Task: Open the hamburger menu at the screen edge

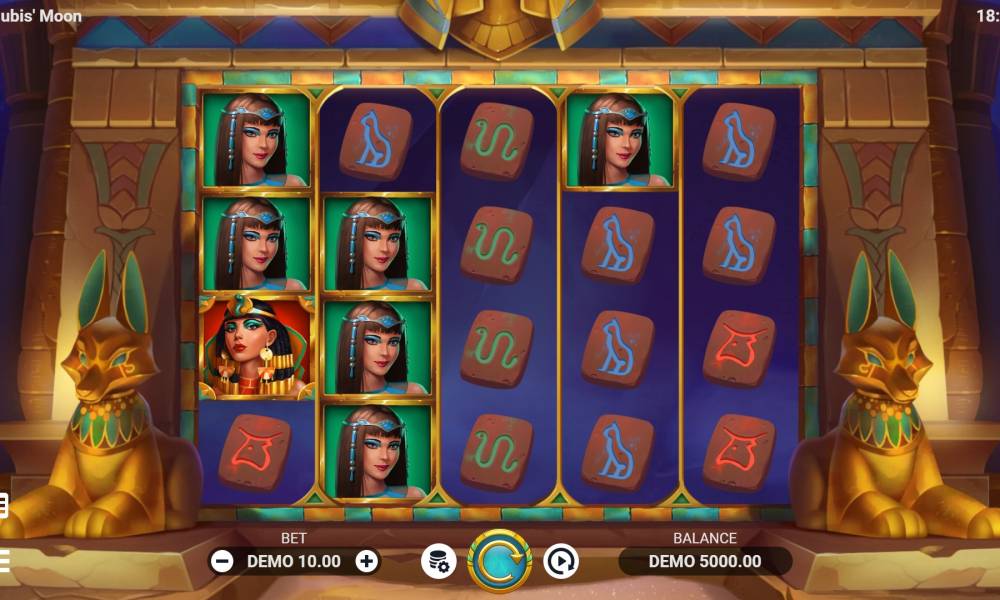Action: 3,558
